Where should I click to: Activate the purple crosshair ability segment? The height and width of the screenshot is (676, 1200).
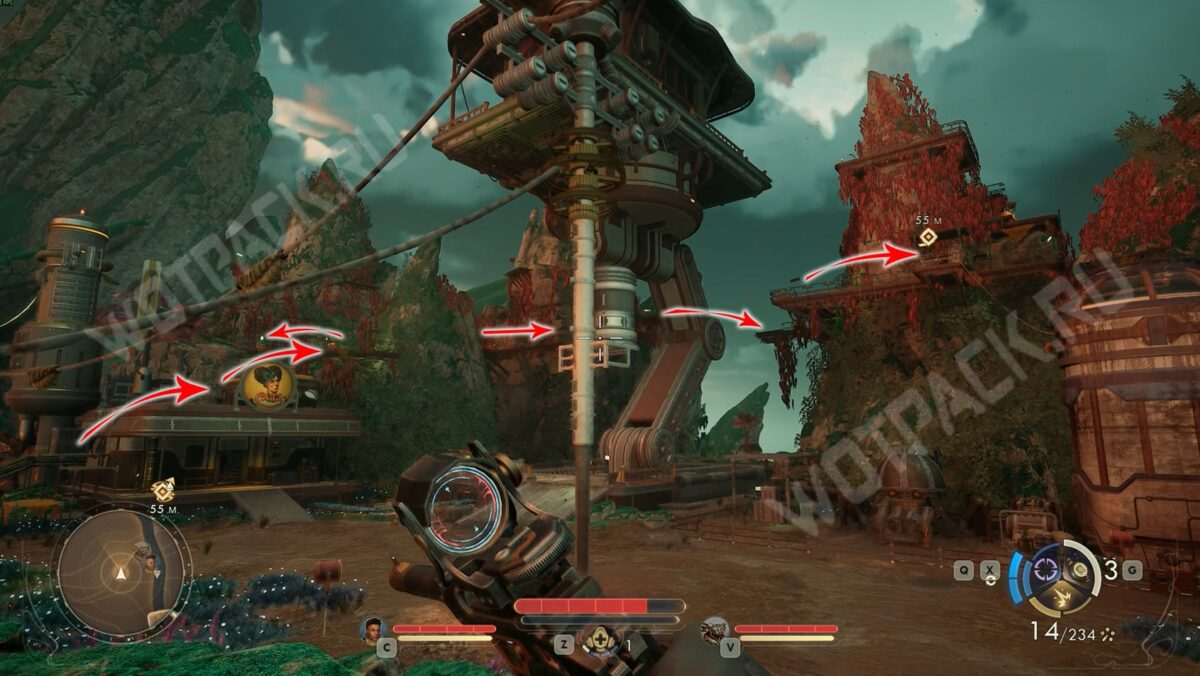pyautogui.click(x=1045, y=569)
